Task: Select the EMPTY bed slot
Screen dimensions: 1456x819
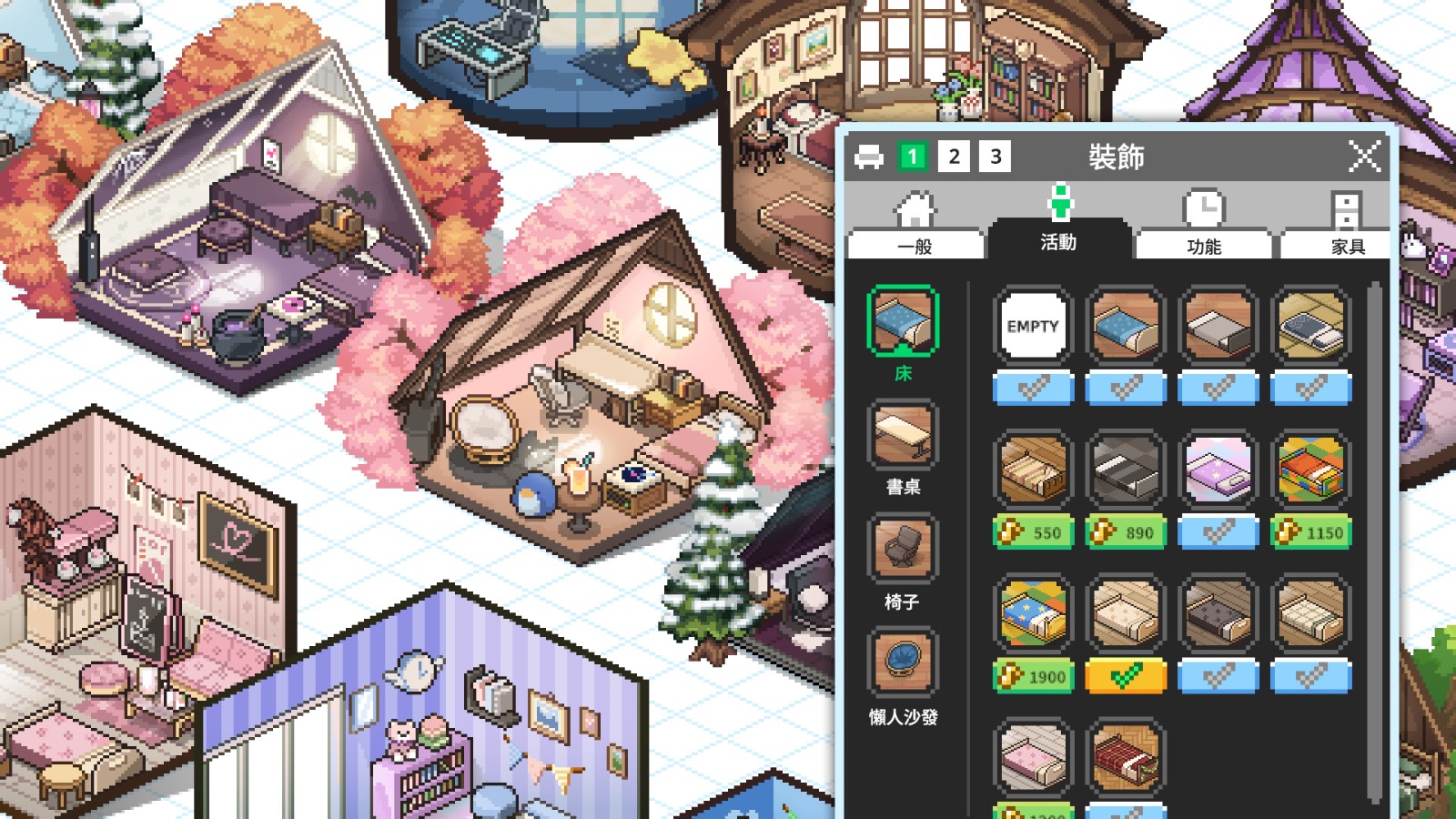Action: pyautogui.click(x=1034, y=325)
